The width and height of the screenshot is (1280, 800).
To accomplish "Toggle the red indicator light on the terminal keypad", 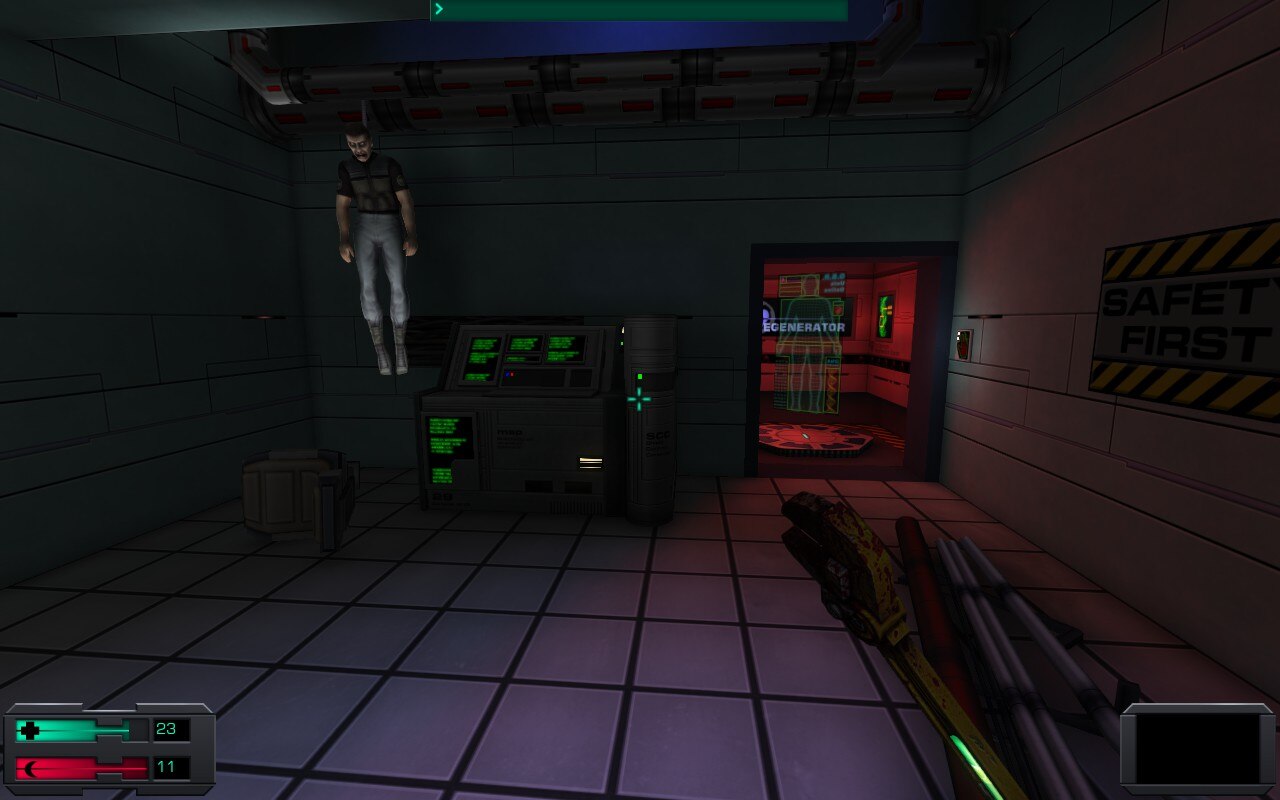I will coord(511,374).
